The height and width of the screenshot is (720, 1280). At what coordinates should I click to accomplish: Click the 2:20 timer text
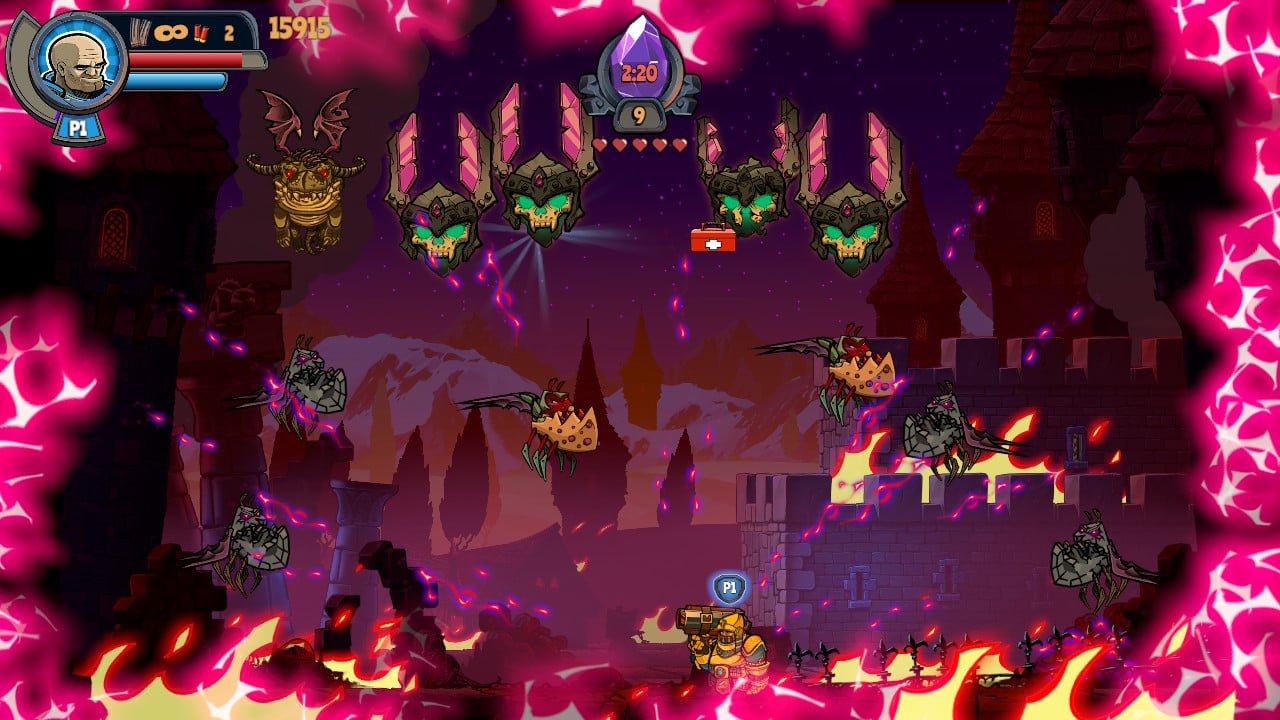click(638, 71)
